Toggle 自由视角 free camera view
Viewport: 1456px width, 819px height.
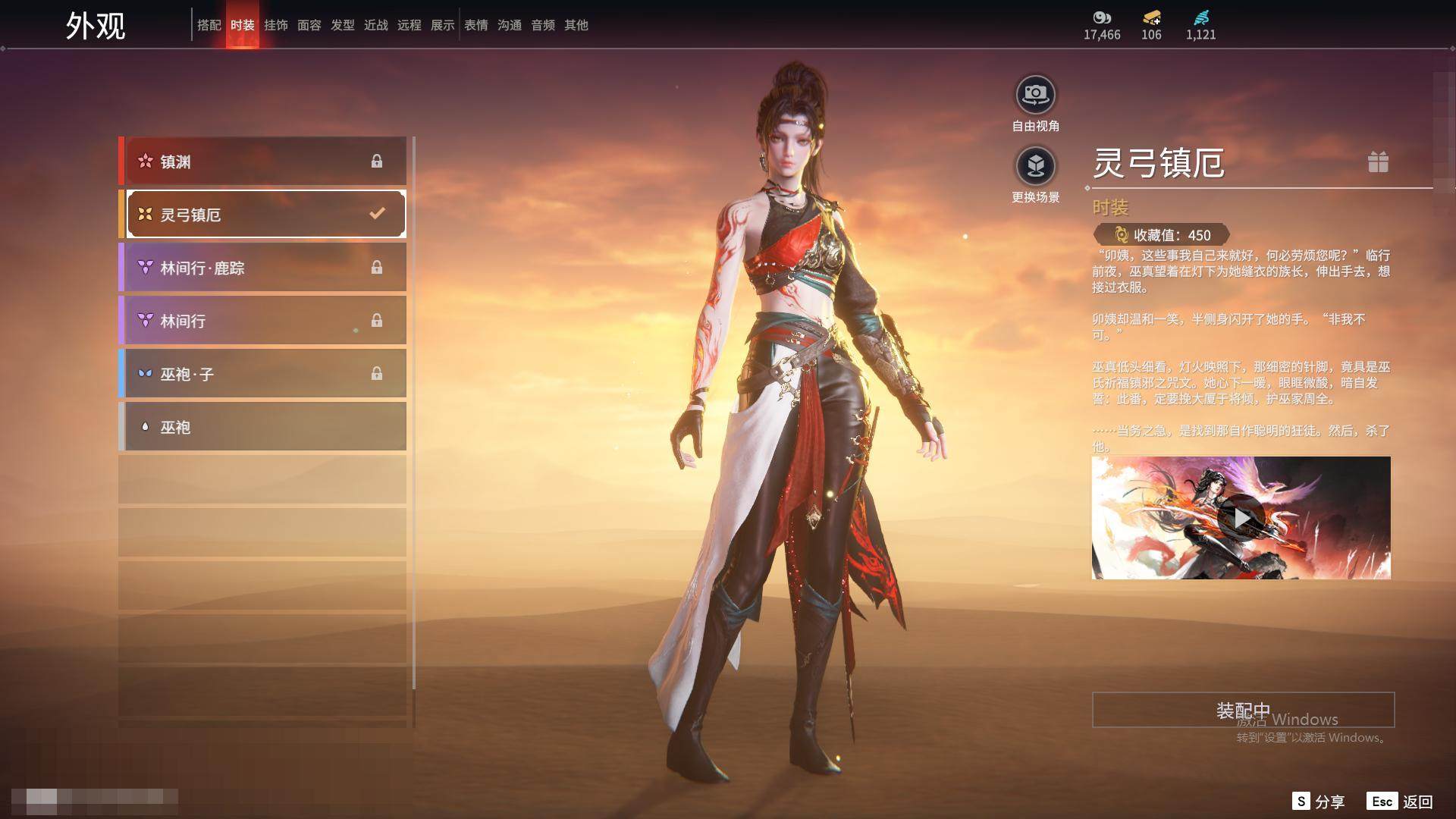click(x=1035, y=96)
